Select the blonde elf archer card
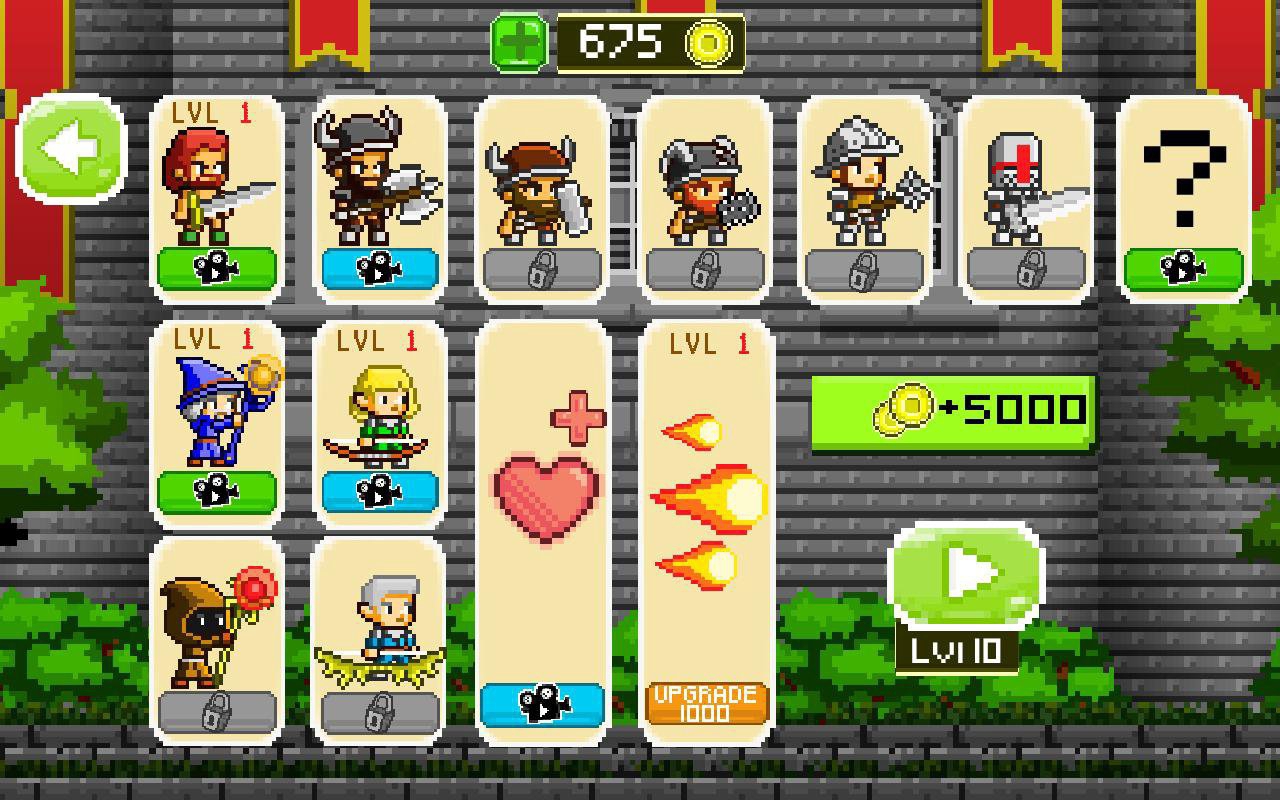Screen dimensions: 1280x800 [x=378, y=420]
